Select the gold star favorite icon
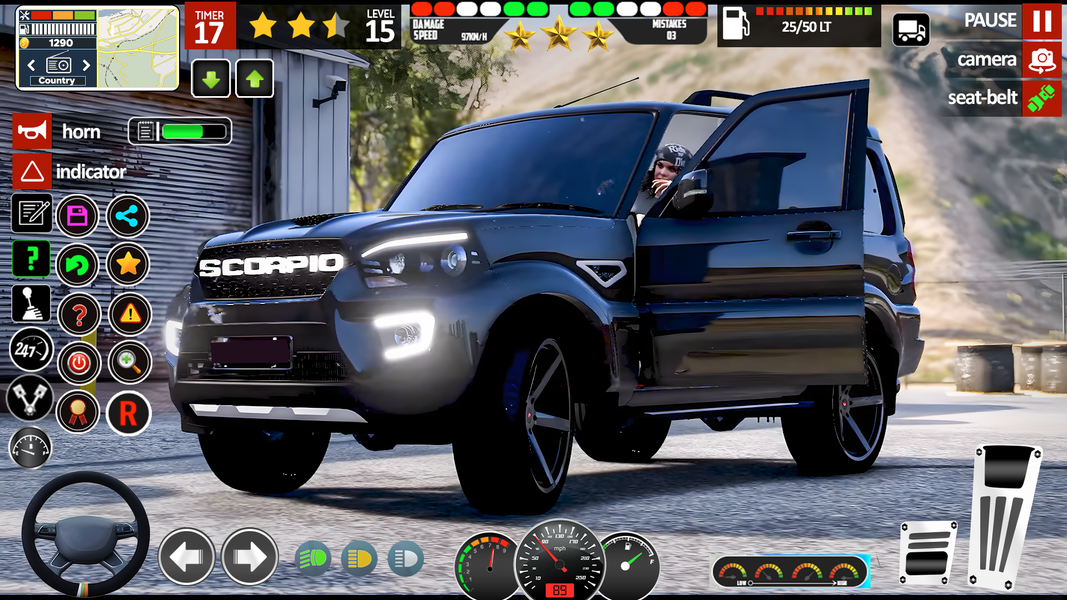Viewport: 1067px width, 600px height. point(128,265)
